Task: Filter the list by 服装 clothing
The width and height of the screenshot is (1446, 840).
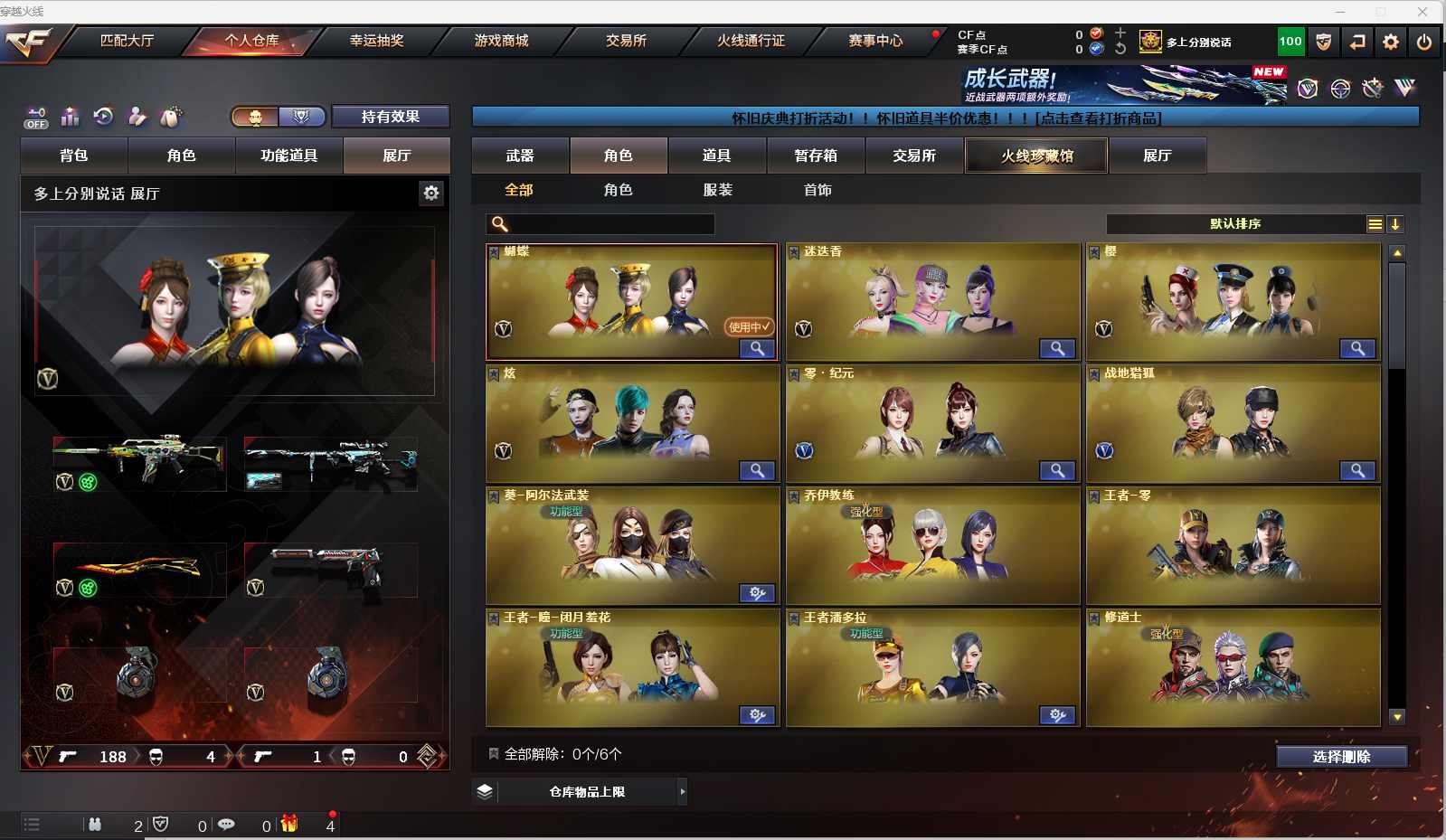Action: point(718,190)
